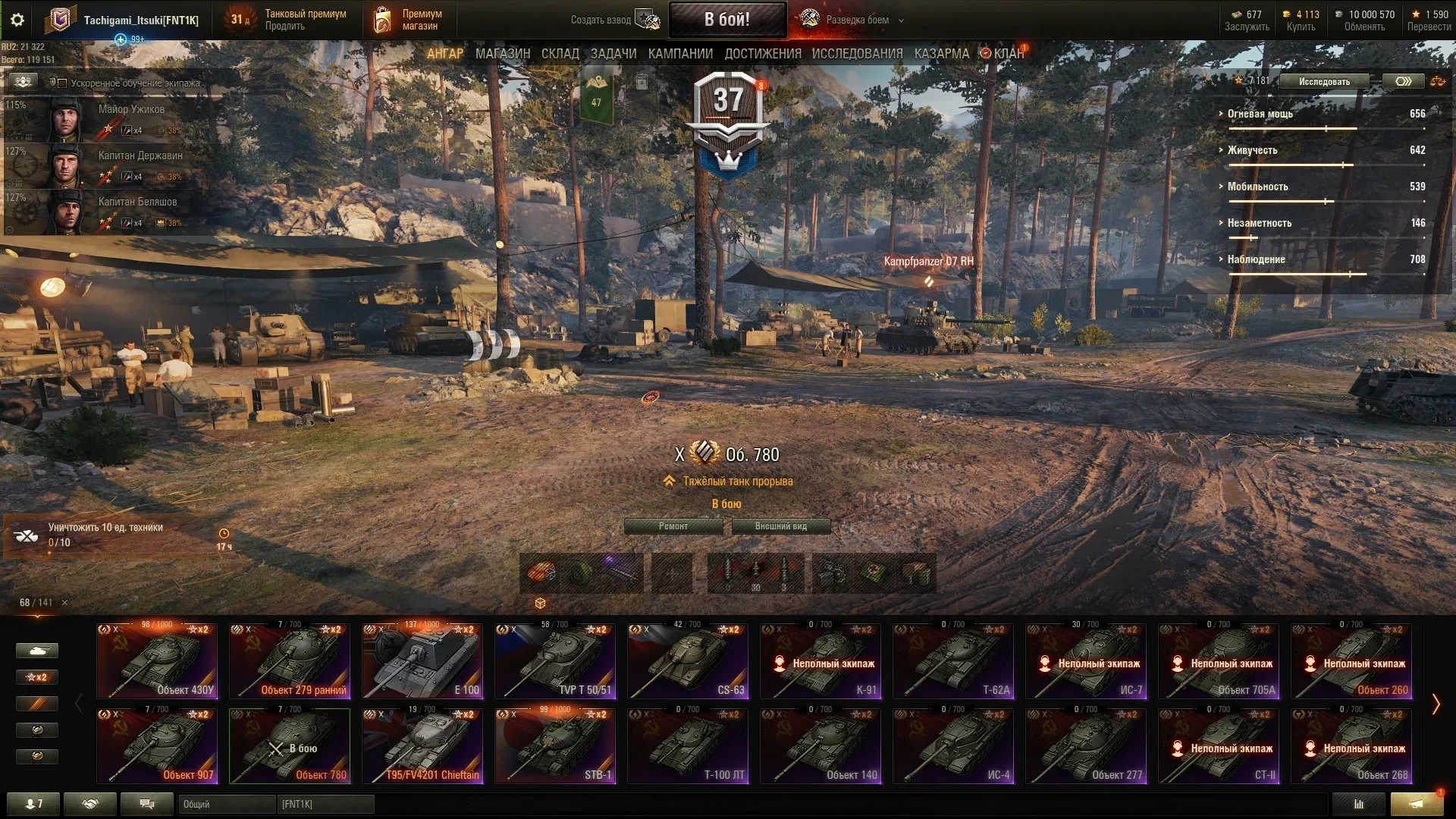Show next tanks with carousel right arrow
1456x819 pixels.
point(1436,704)
